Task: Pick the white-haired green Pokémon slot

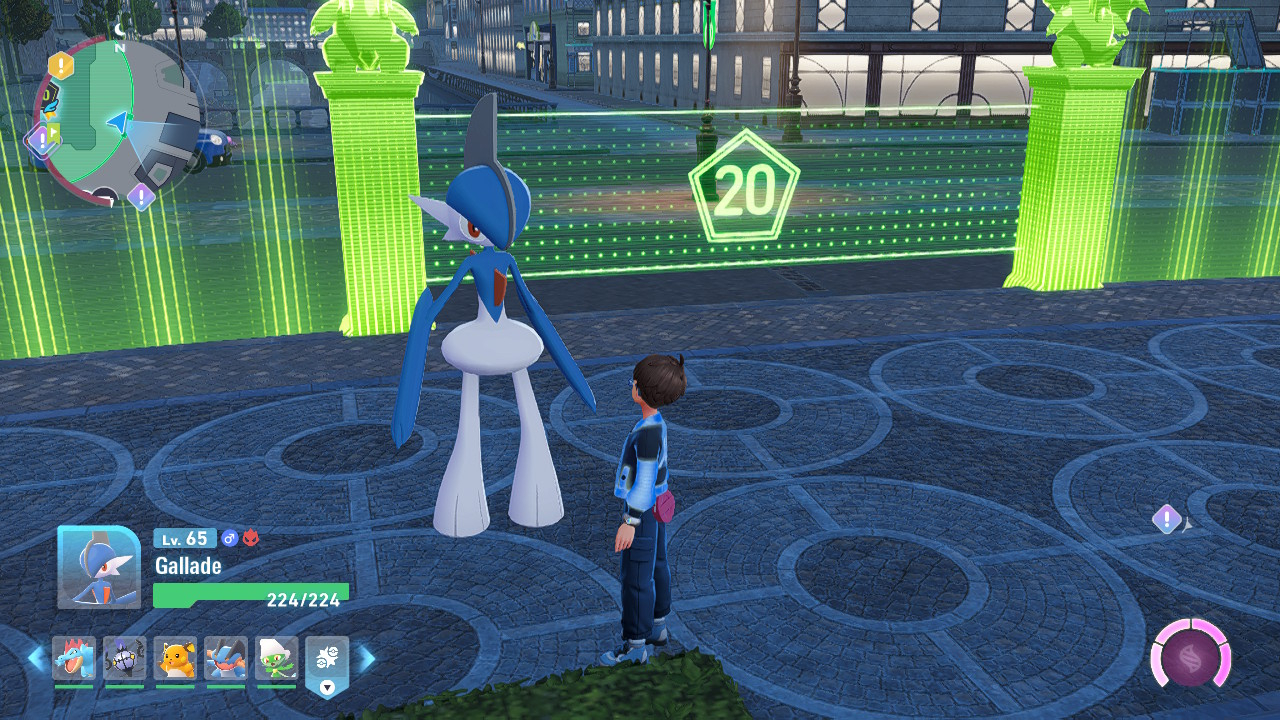Action: 277,659
